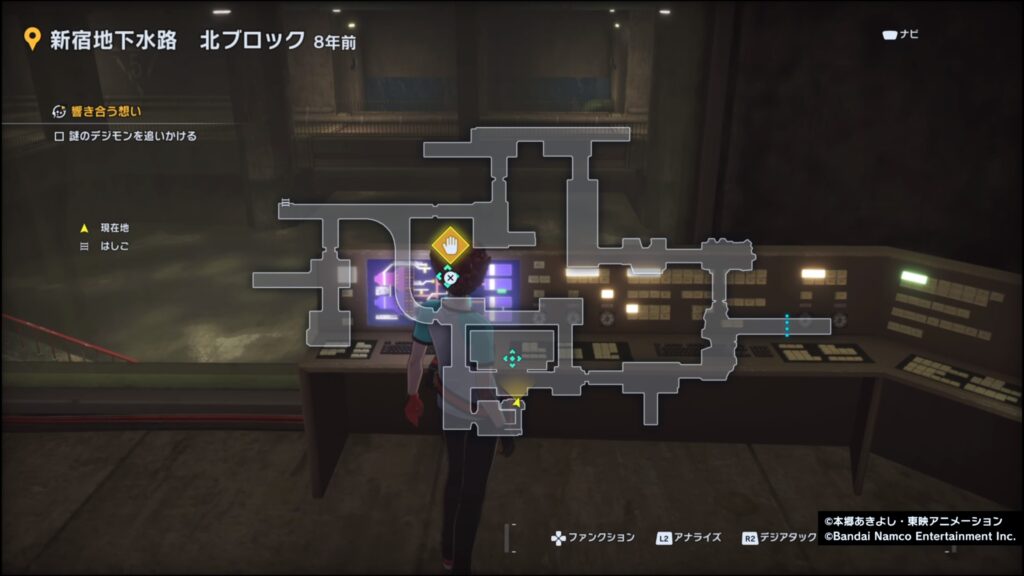Select the orange hand marker on the map
The height and width of the screenshot is (576, 1024).
(450, 245)
